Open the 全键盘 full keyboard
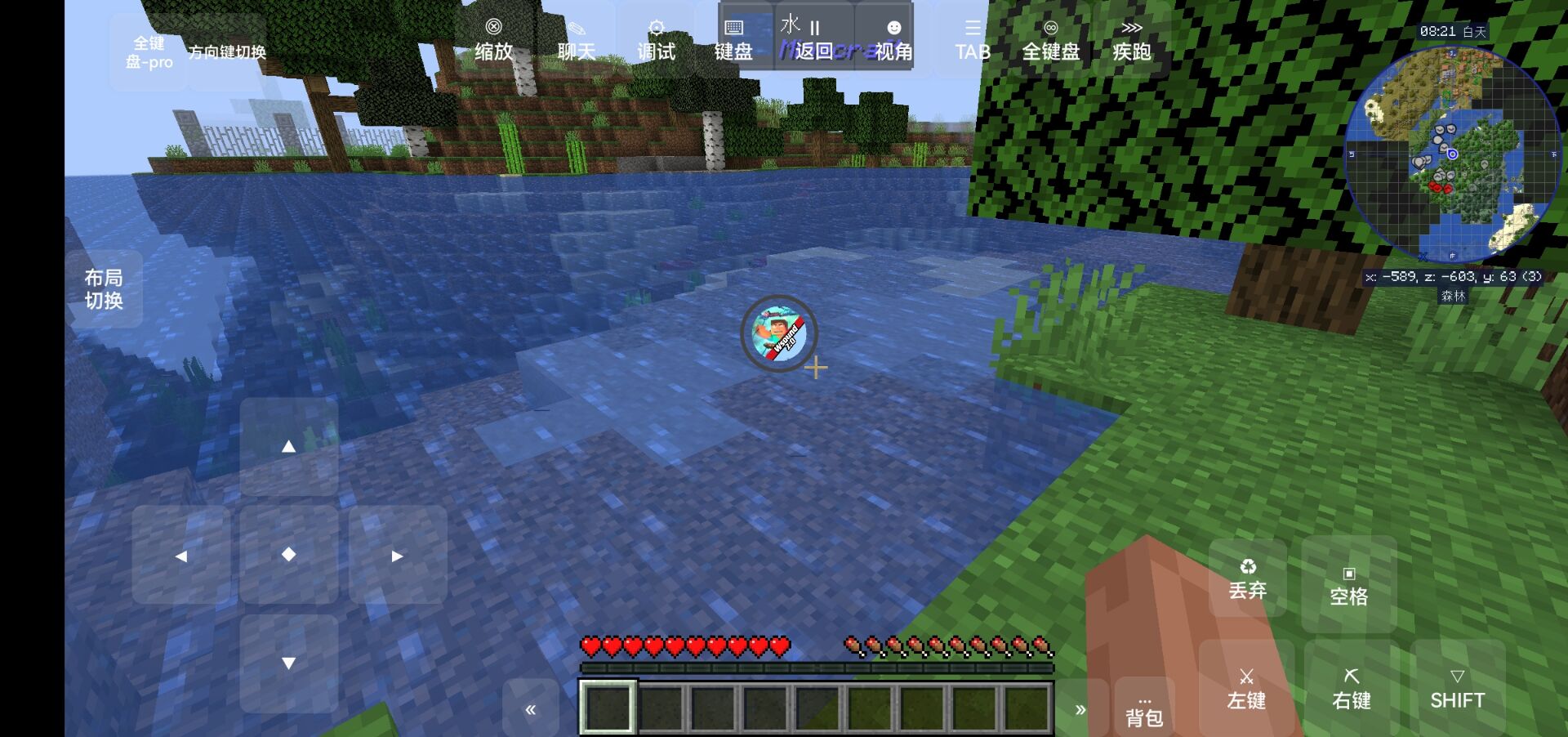 (1051, 40)
